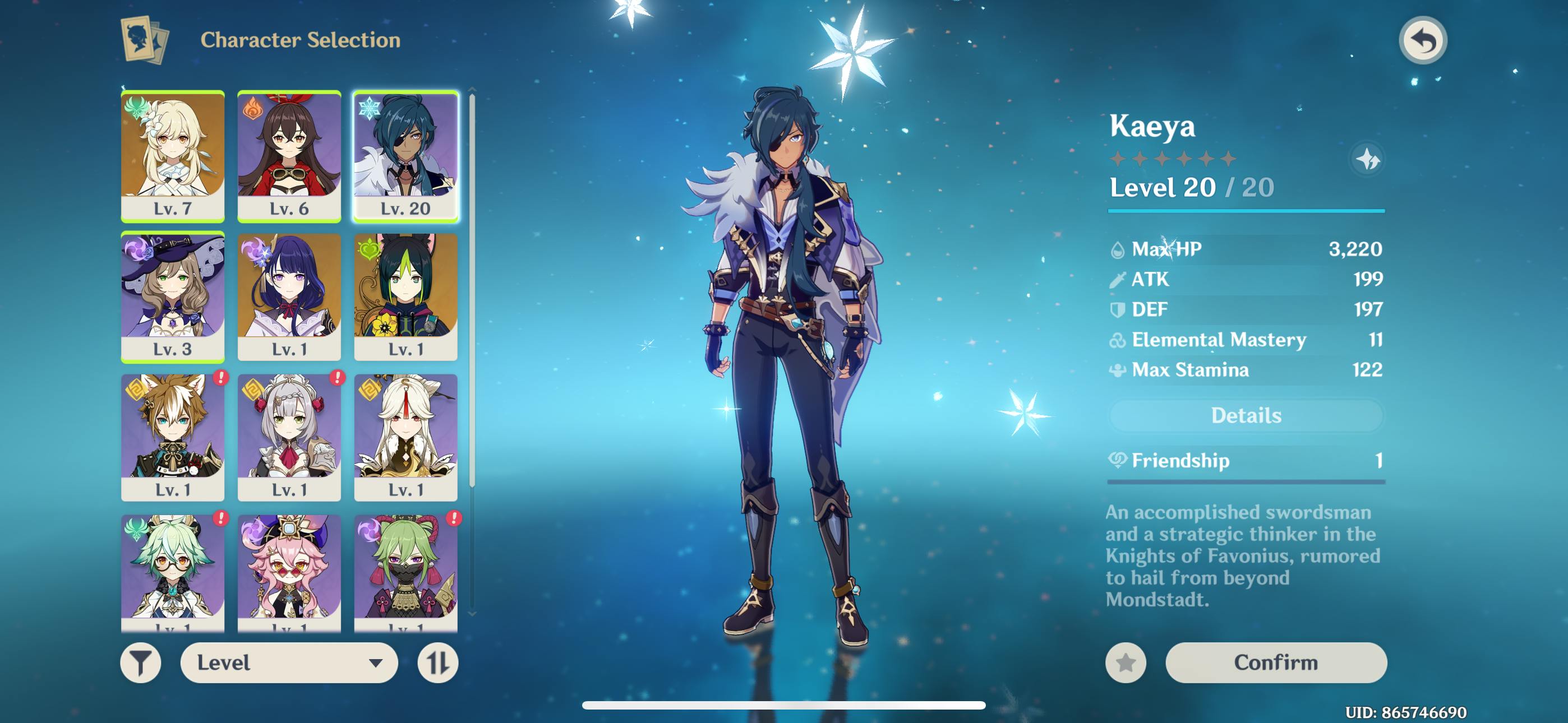Toggle the sort order arrows

(437, 662)
